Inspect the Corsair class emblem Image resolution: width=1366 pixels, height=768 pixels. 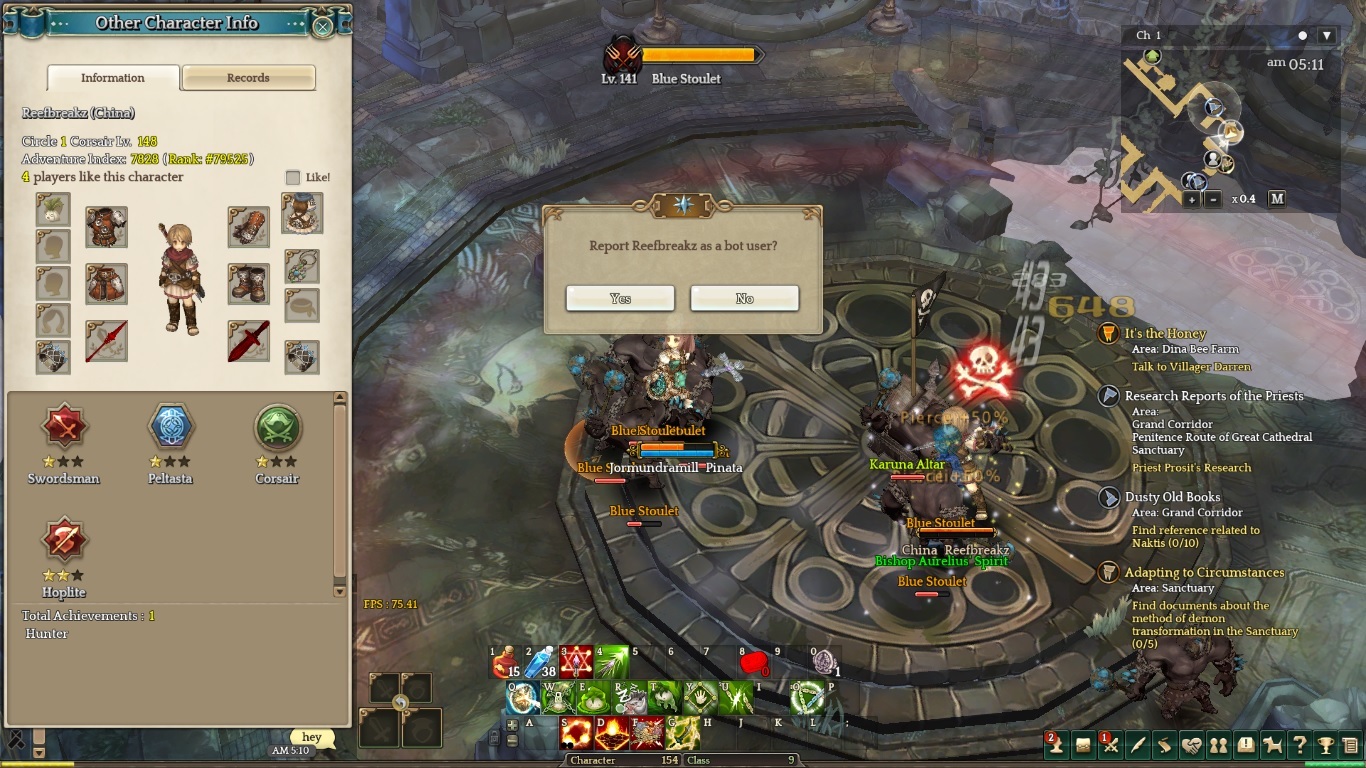click(277, 428)
